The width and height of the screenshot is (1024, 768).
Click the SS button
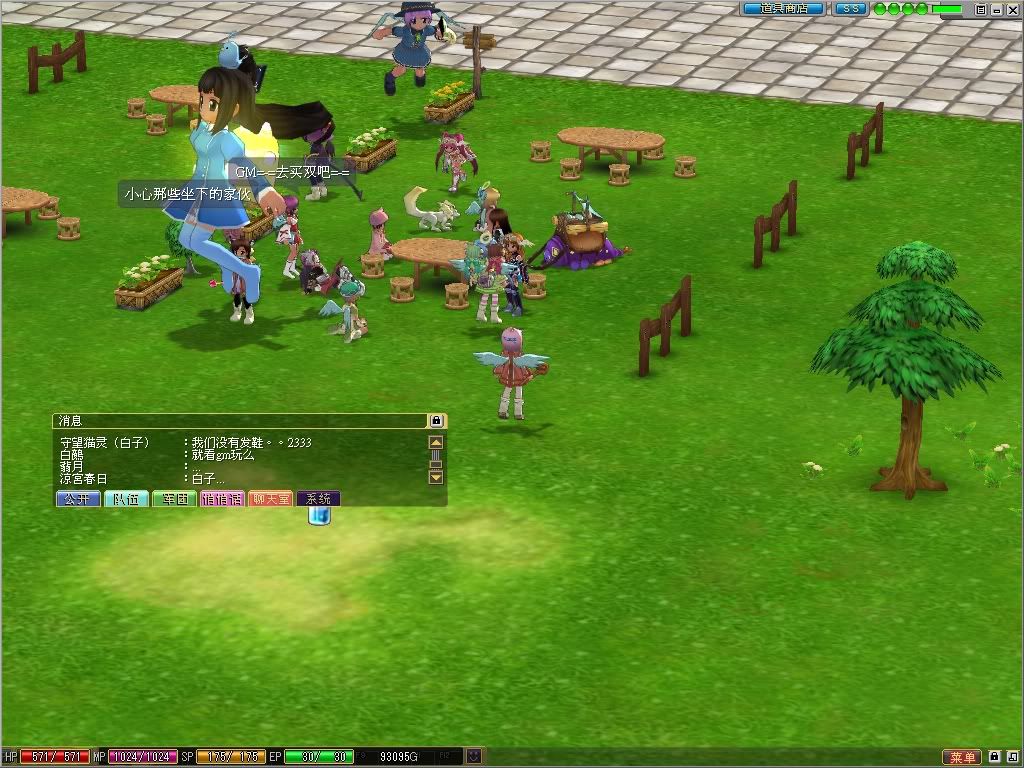(851, 9)
